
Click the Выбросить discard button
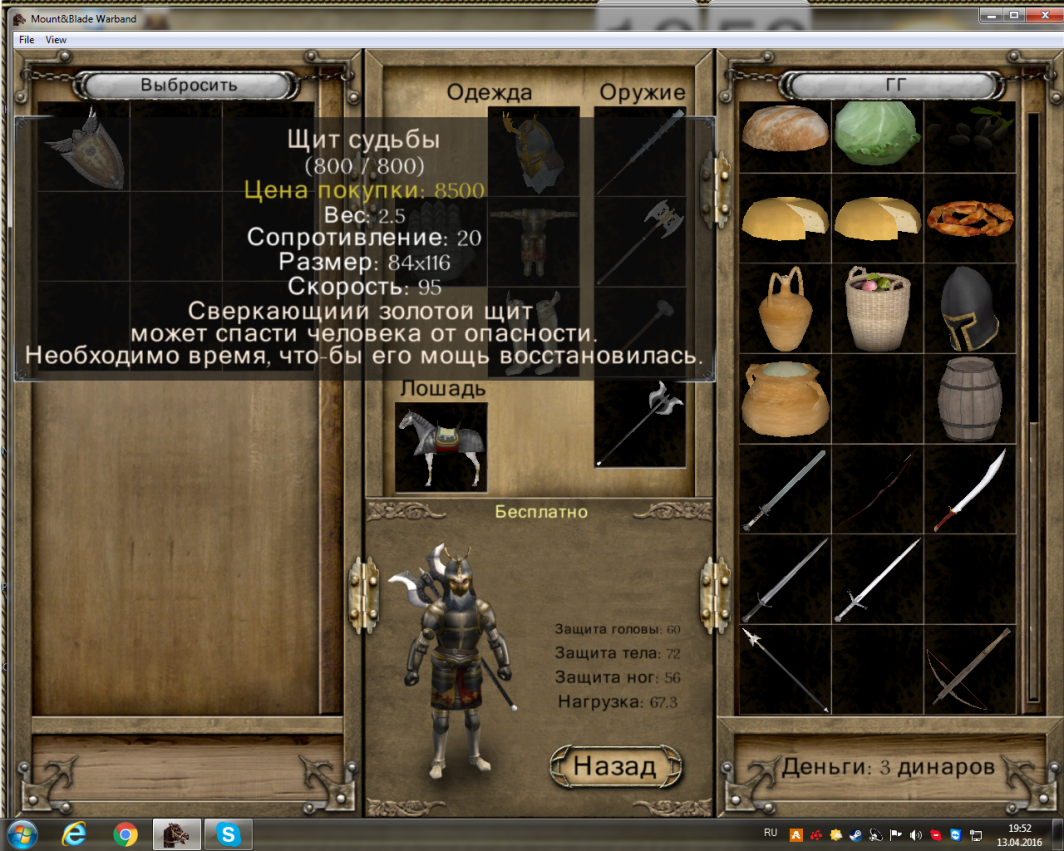click(188, 85)
